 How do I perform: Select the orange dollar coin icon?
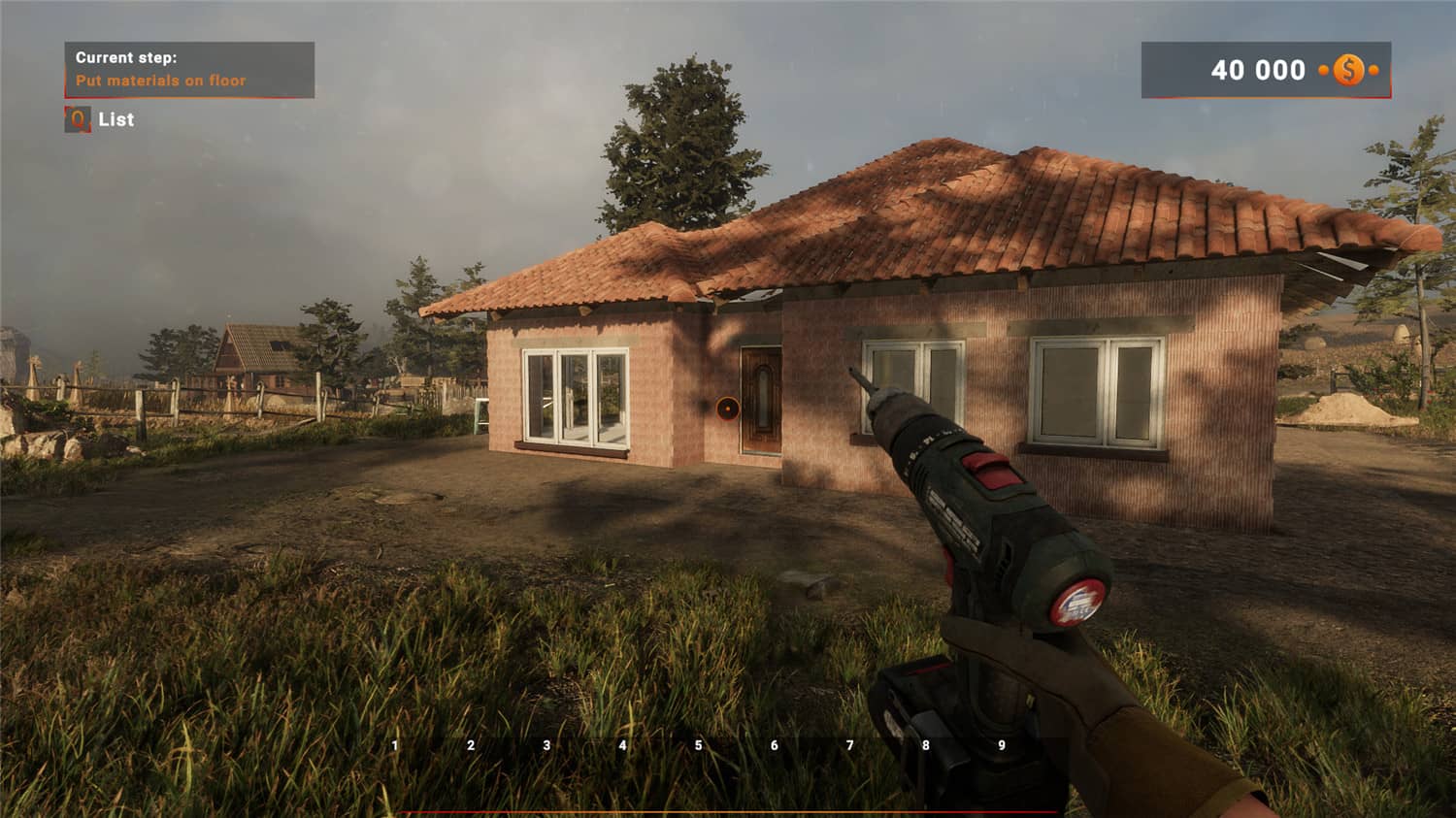click(x=1348, y=70)
